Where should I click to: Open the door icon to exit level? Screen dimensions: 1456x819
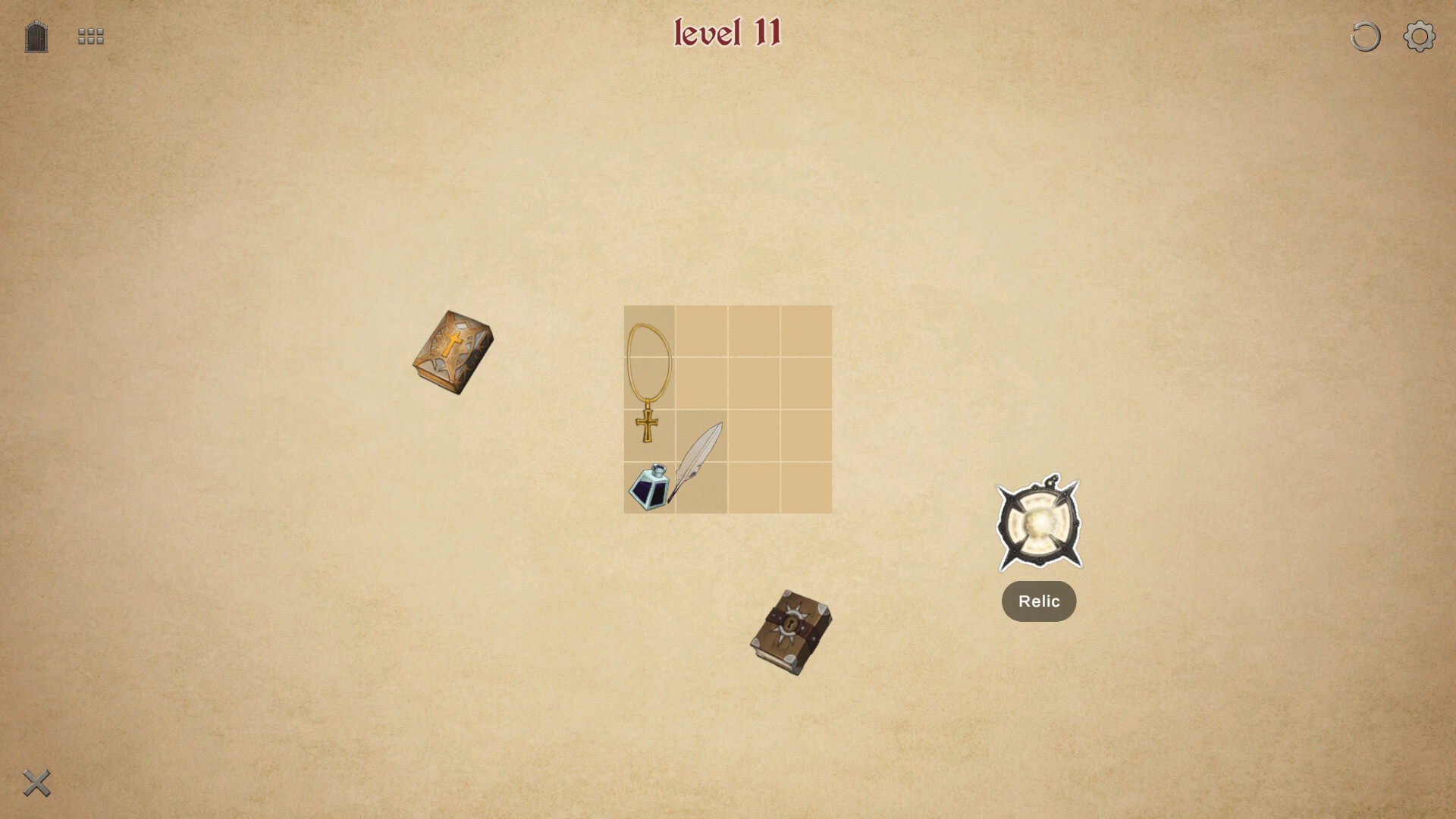(35, 36)
